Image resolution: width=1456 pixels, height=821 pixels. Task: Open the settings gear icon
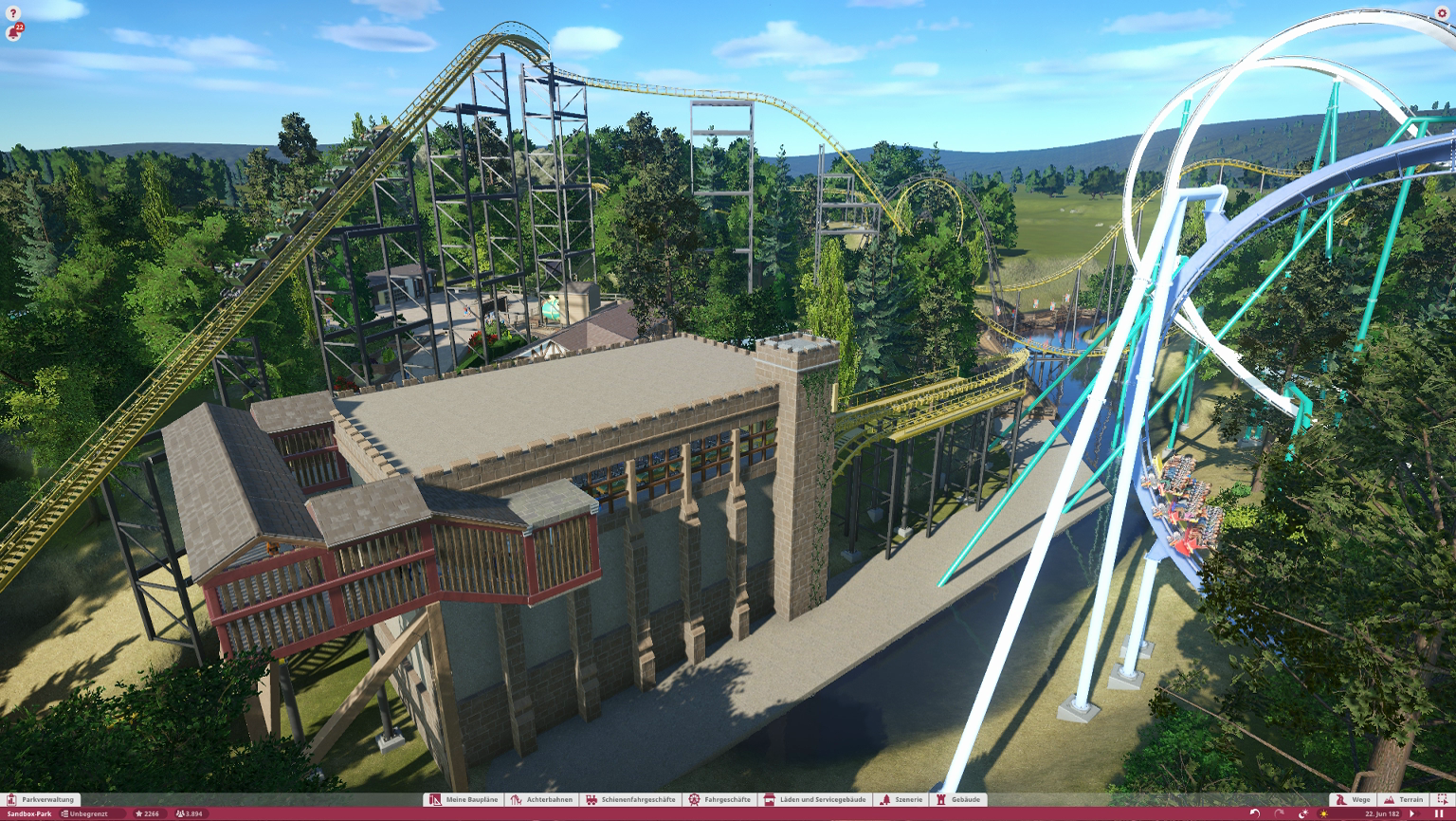click(x=1442, y=13)
